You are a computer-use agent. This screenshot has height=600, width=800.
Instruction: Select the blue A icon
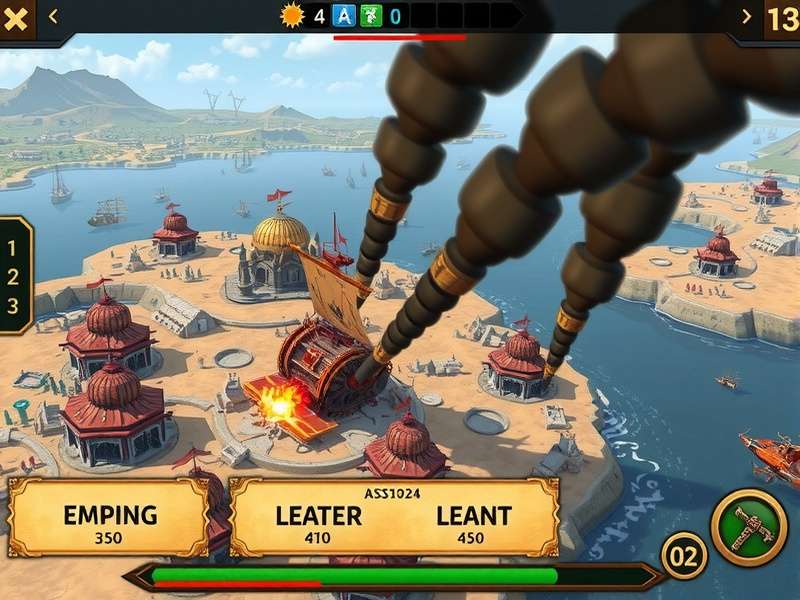coord(344,15)
